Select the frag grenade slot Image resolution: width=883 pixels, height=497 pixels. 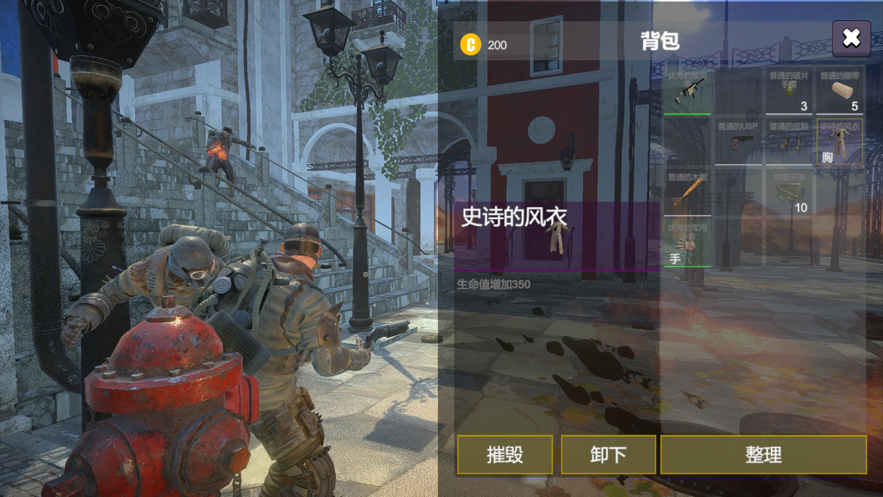[789, 91]
